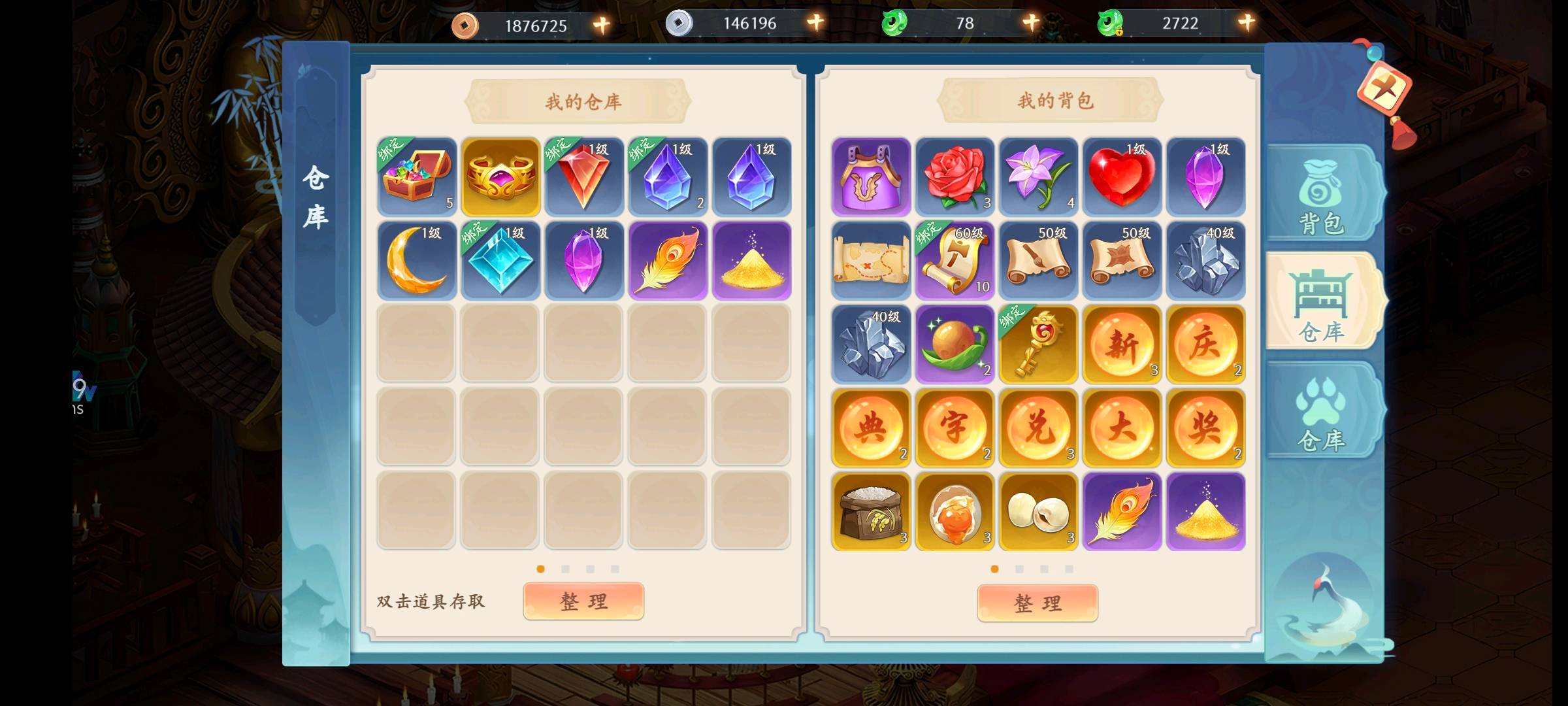
Task: Select the purple armor in backpack
Action: pos(870,176)
